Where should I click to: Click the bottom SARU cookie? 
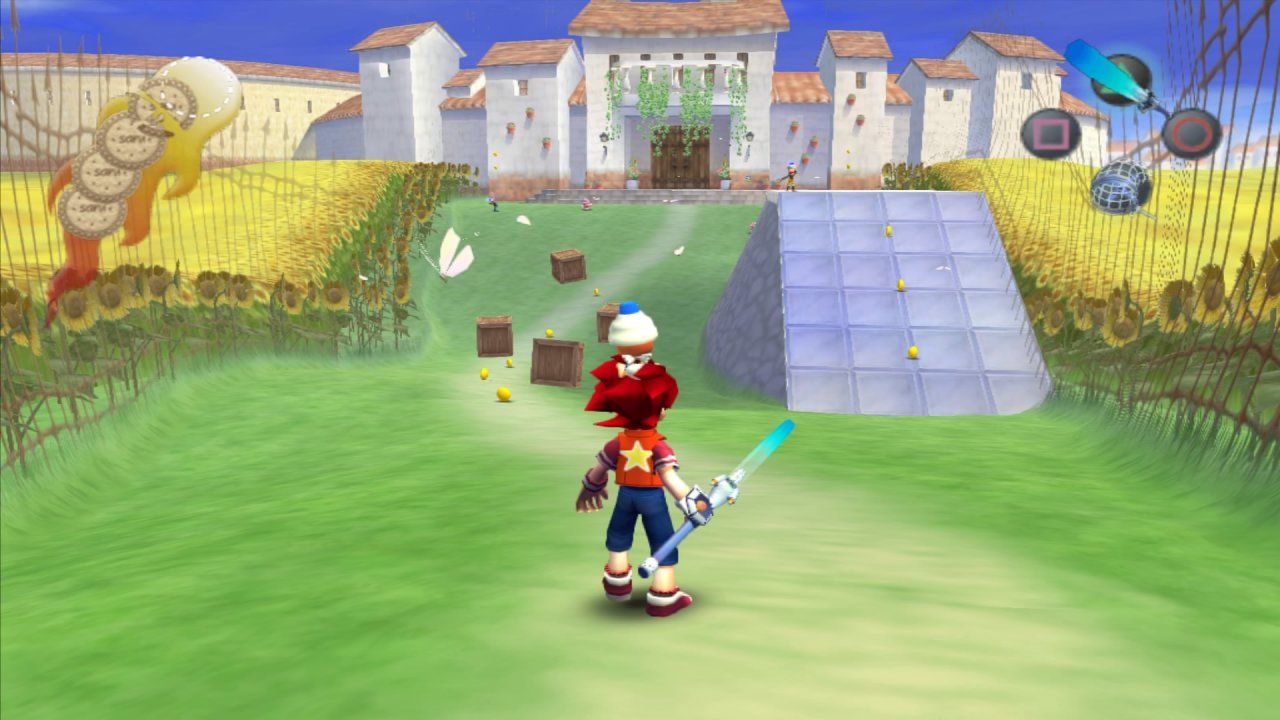click(x=91, y=211)
